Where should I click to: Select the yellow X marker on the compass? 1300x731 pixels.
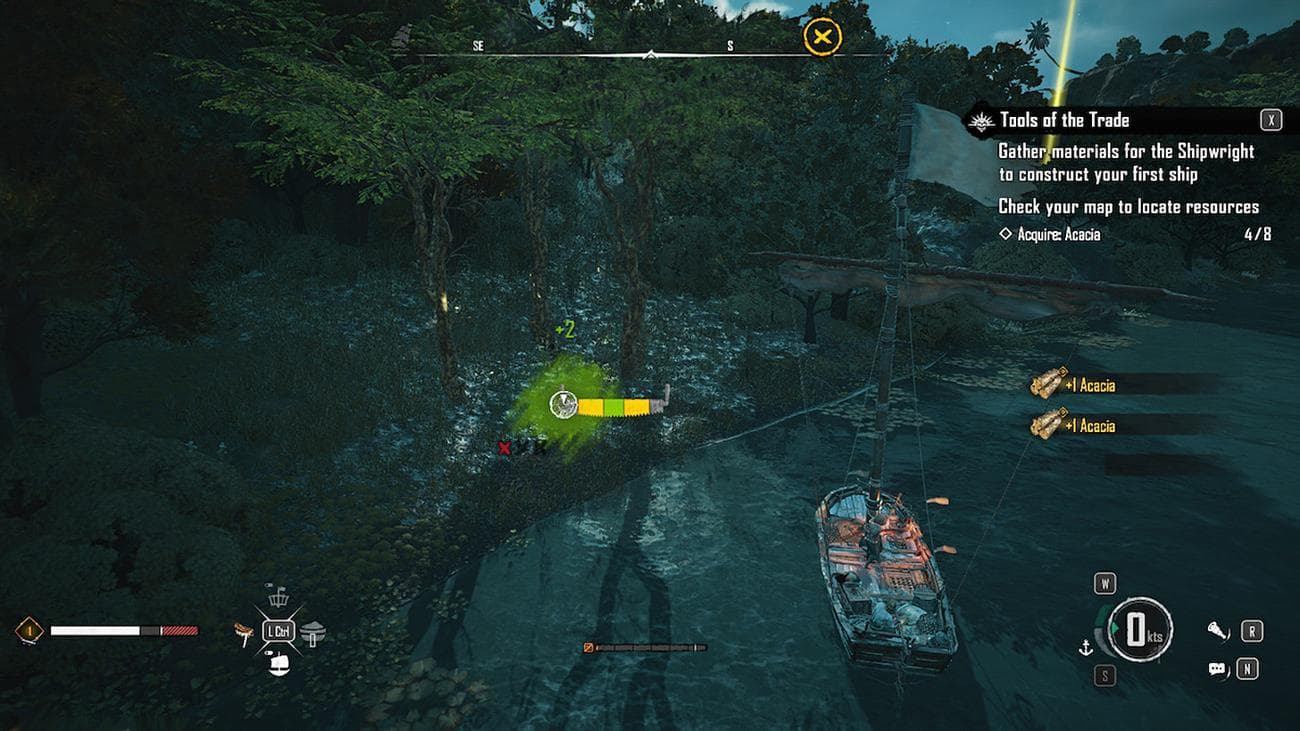coord(822,39)
